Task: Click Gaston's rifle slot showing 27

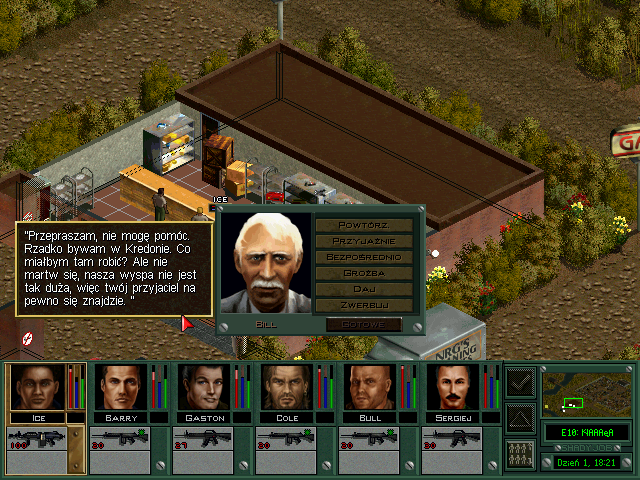Action: pos(202,442)
